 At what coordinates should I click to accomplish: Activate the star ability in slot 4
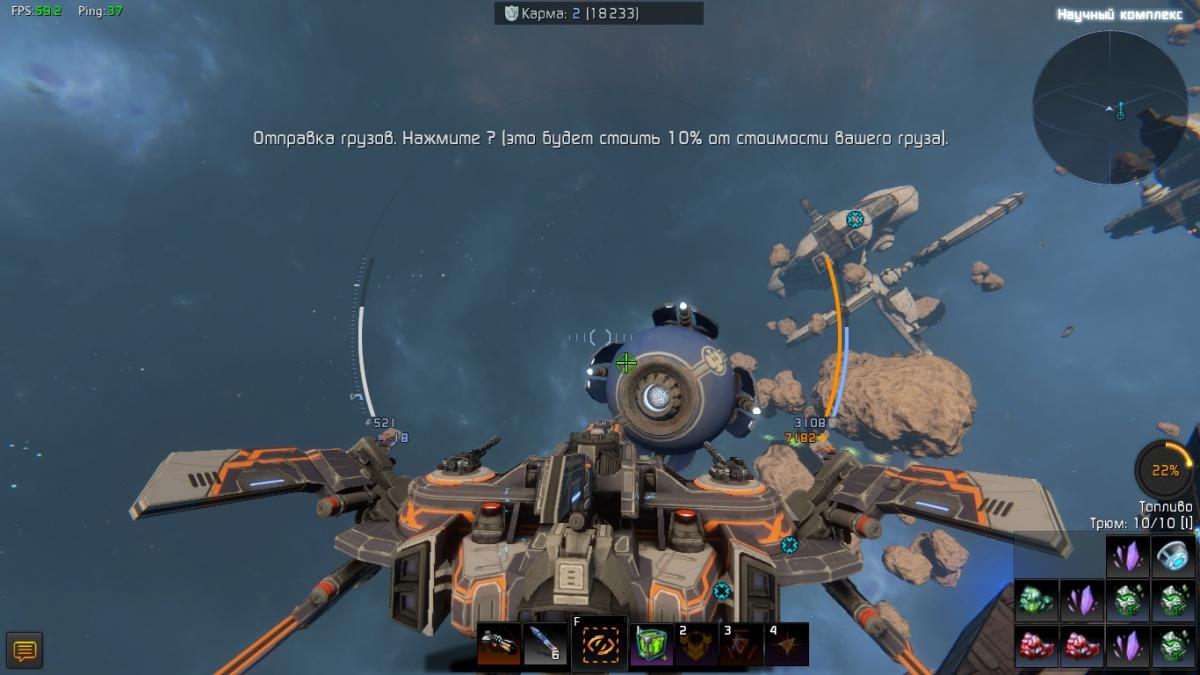click(x=786, y=646)
